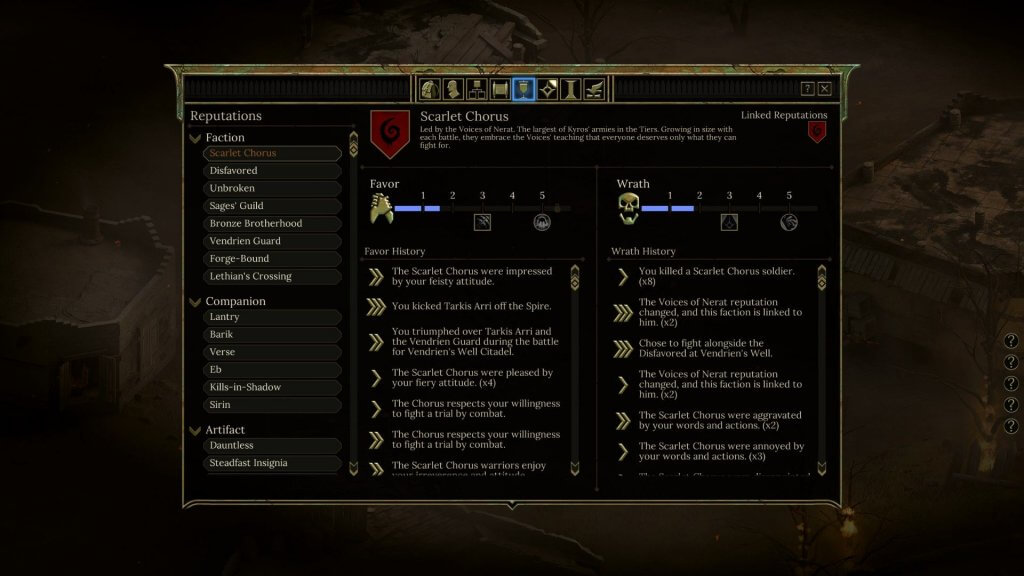
Task: Open Verse's companion reputation
Action: tap(272, 352)
